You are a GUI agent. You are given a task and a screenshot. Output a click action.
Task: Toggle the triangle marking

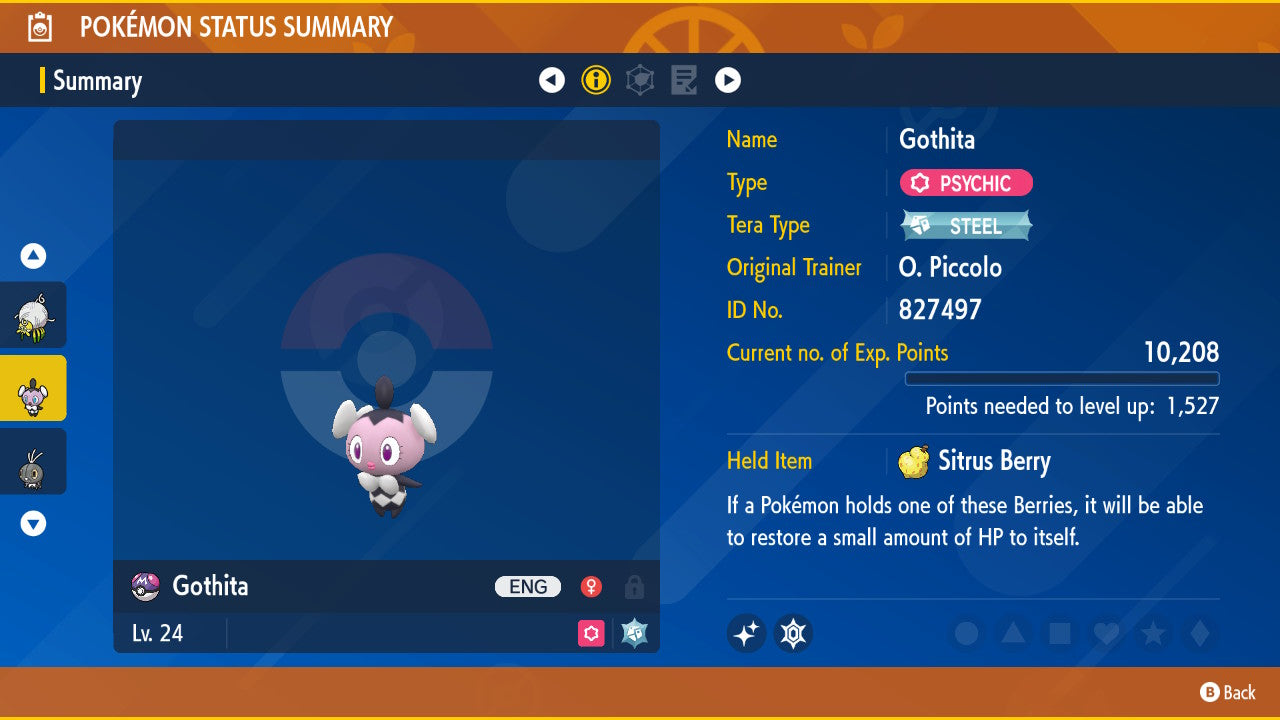tap(1012, 633)
